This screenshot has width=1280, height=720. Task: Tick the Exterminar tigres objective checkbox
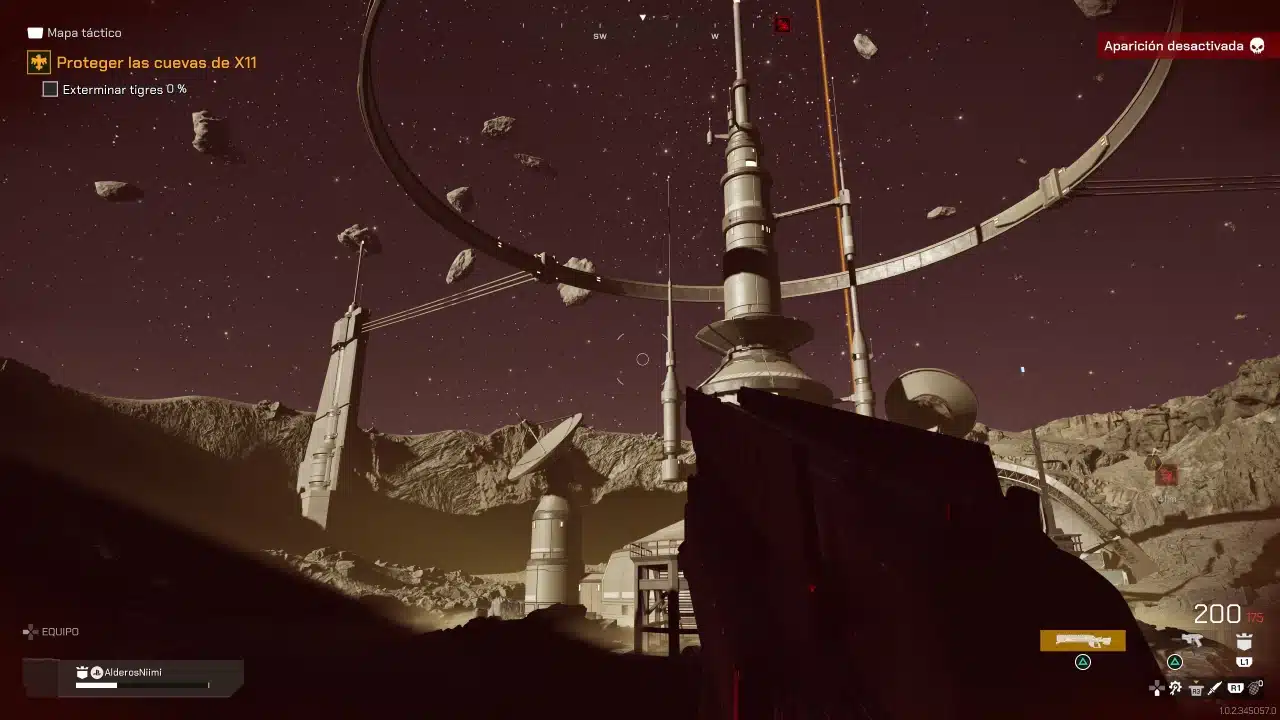(x=50, y=89)
